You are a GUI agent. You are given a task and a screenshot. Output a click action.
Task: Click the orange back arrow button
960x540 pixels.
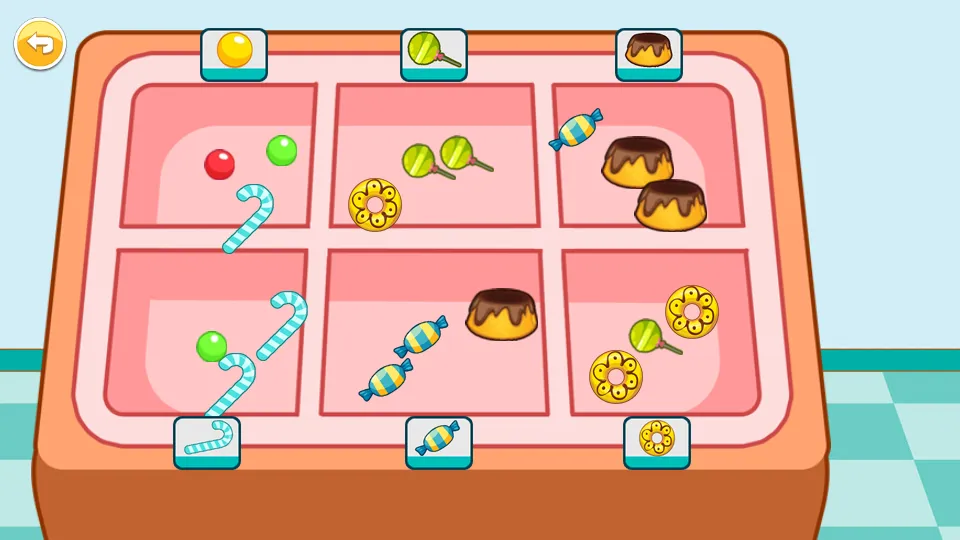(39, 44)
